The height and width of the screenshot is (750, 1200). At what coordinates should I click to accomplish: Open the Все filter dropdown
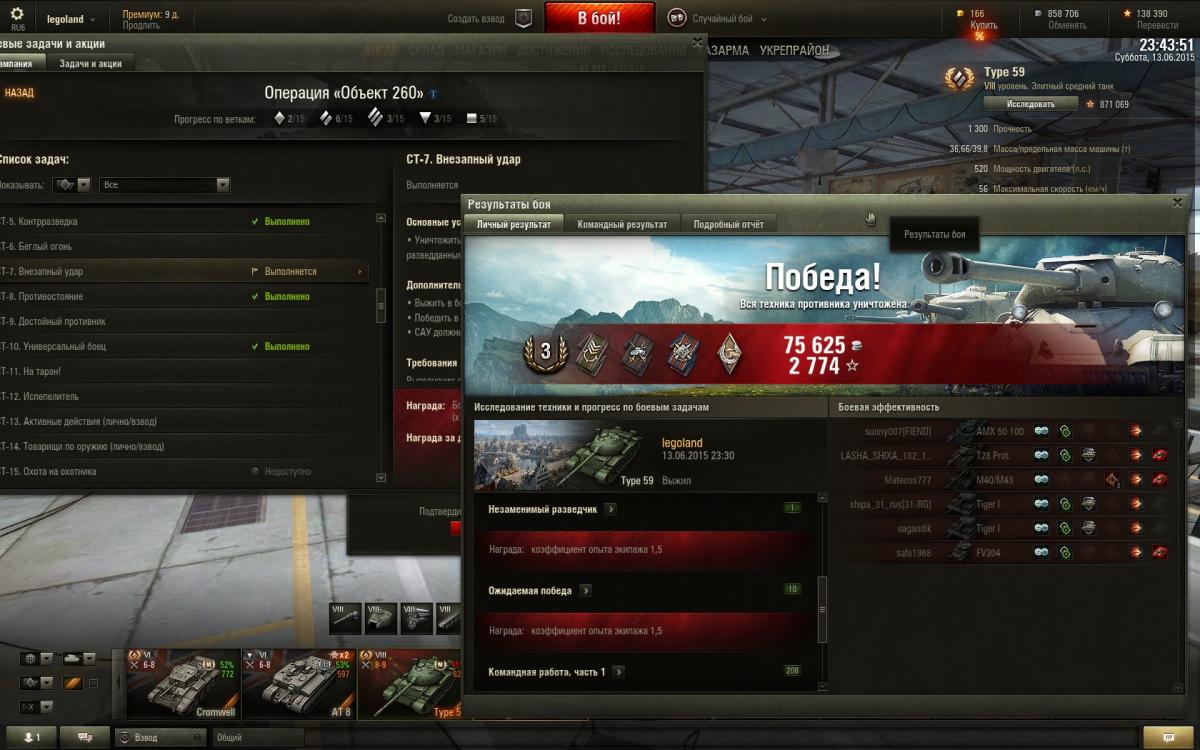pyautogui.click(x=165, y=185)
